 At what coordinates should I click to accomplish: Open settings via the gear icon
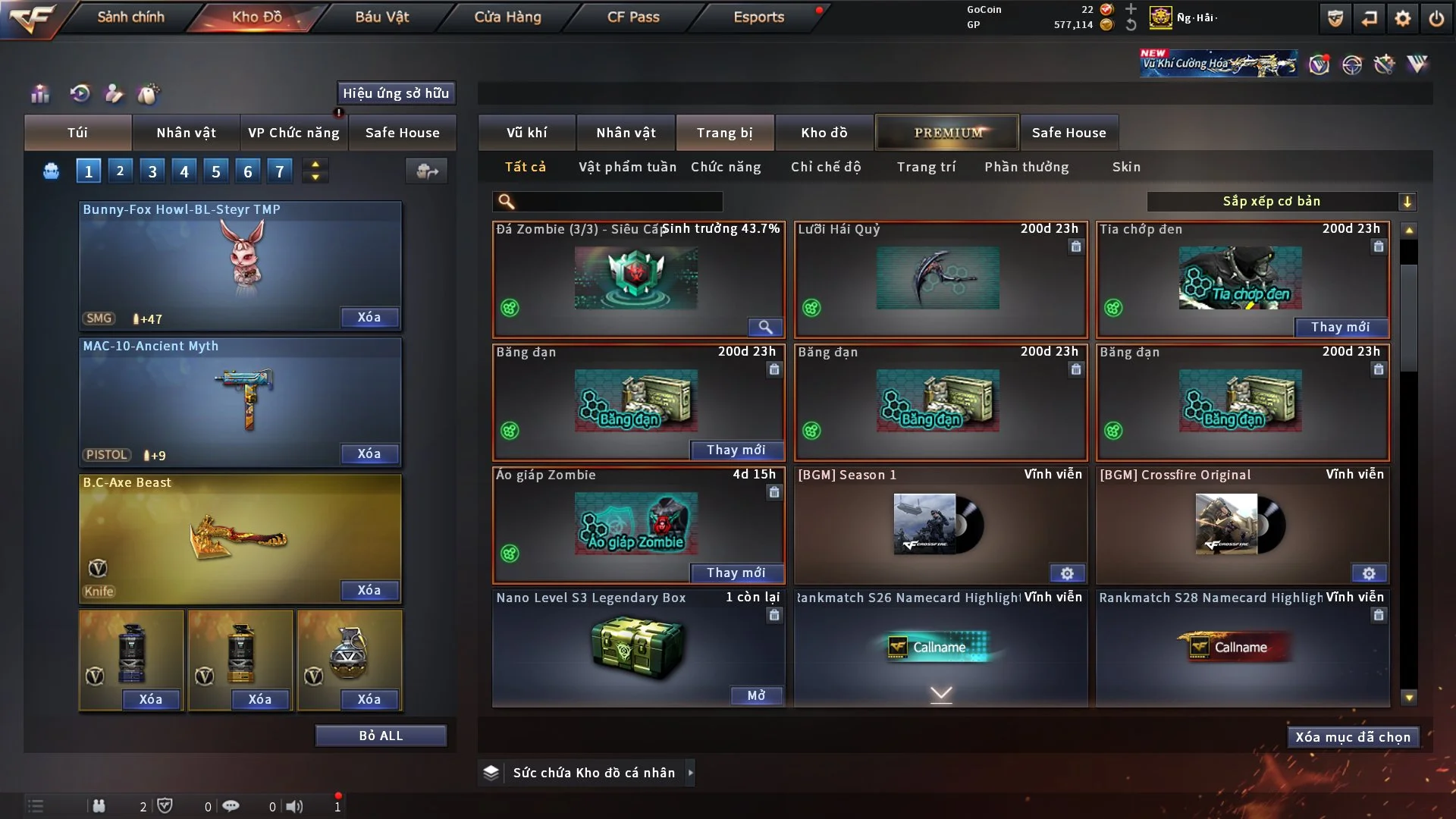1403,18
